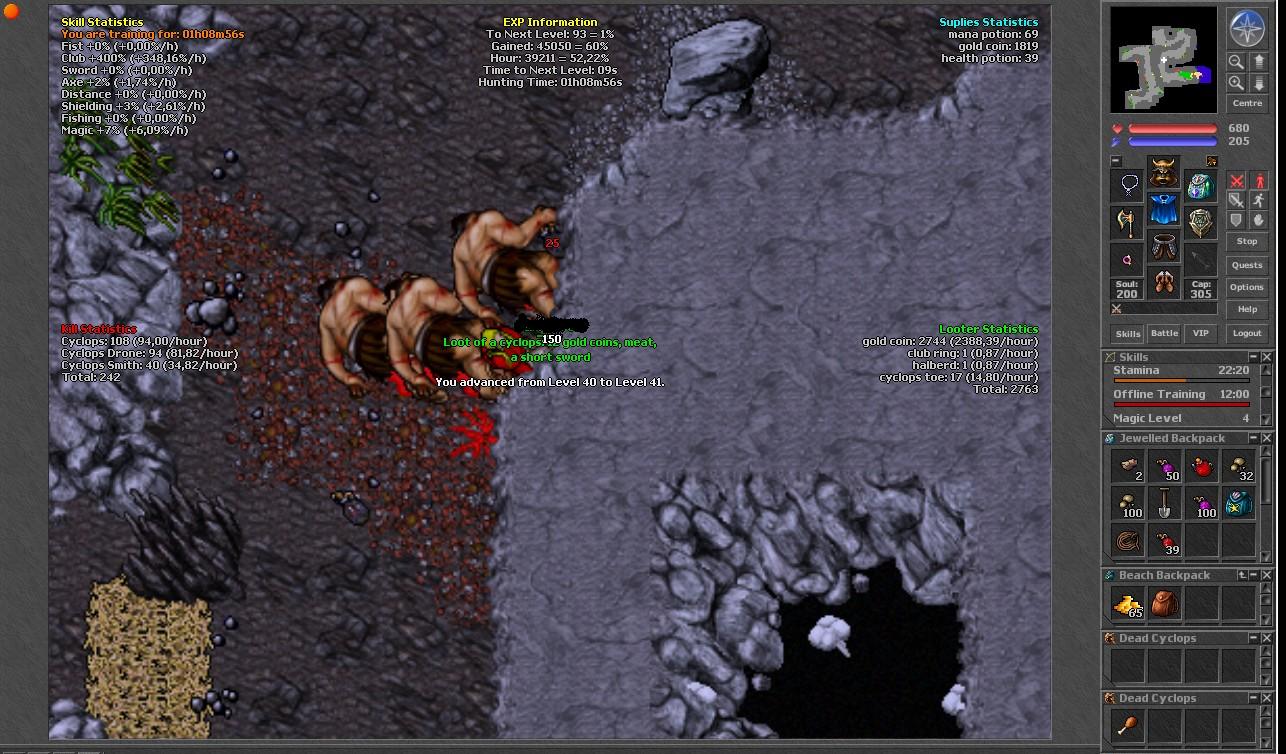Select the shovel in Jewelled Backpack

(x=1165, y=504)
